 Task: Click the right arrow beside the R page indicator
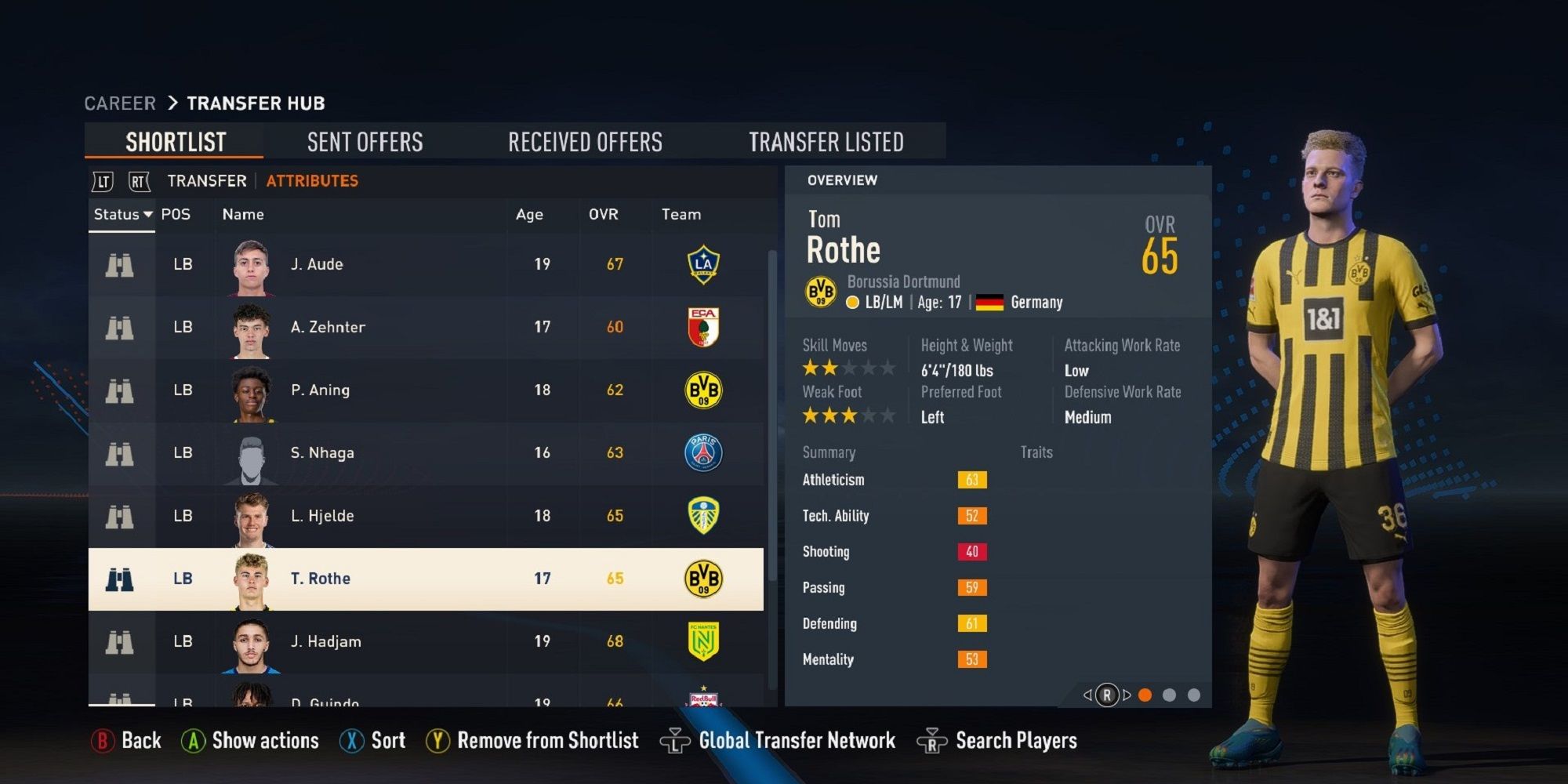[1127, 694]
